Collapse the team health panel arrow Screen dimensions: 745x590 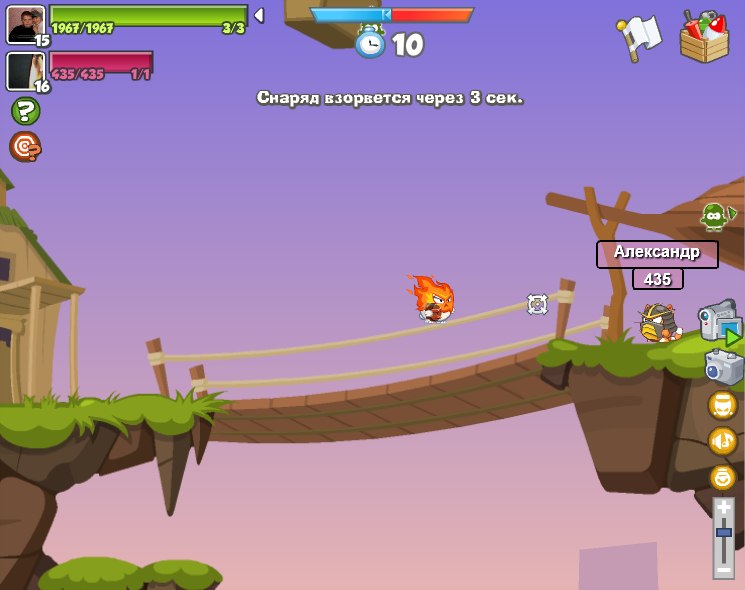coord(259,16)
